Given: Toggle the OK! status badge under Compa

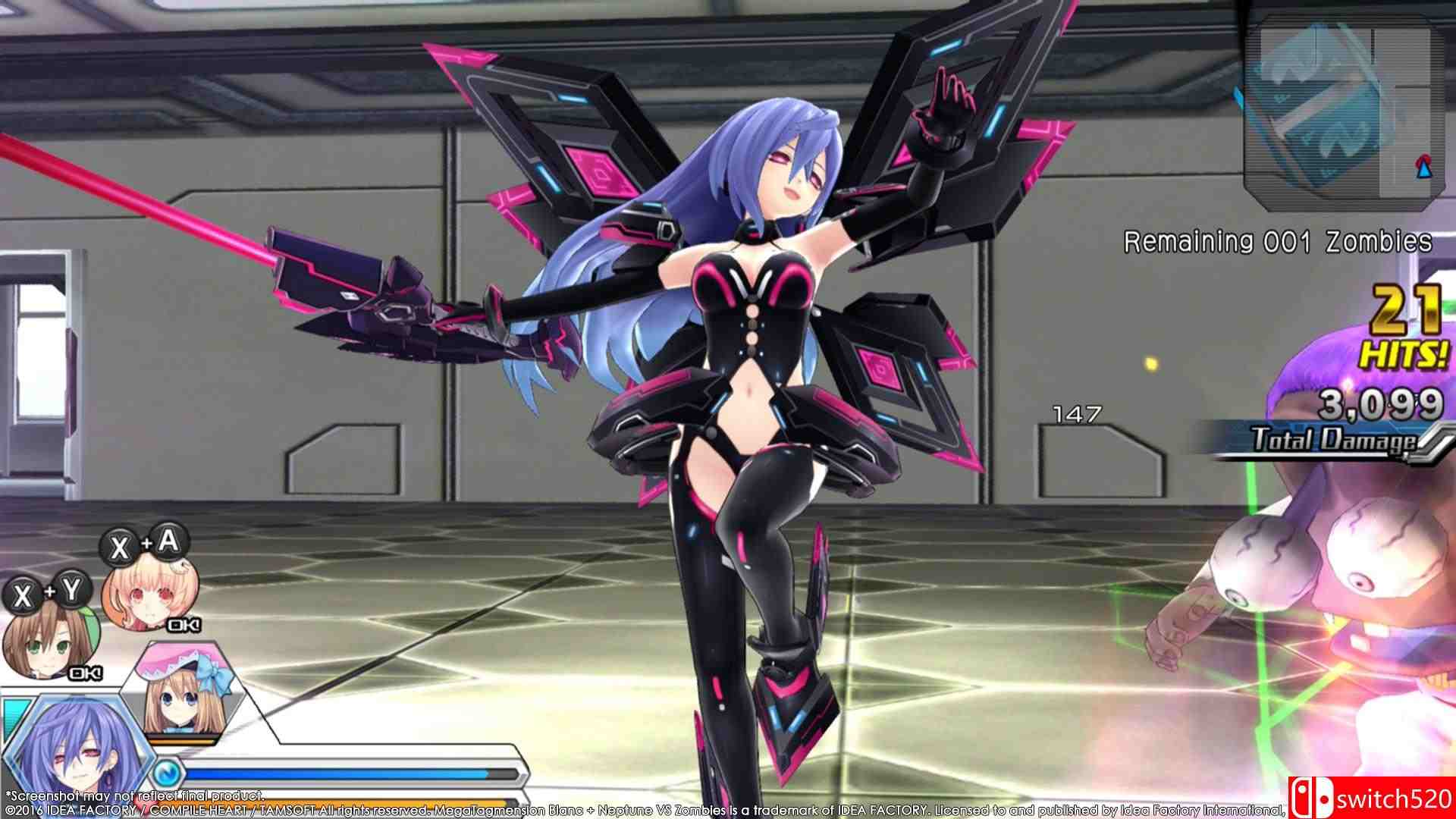Looking at the screenshot, I should click(183, 624).
